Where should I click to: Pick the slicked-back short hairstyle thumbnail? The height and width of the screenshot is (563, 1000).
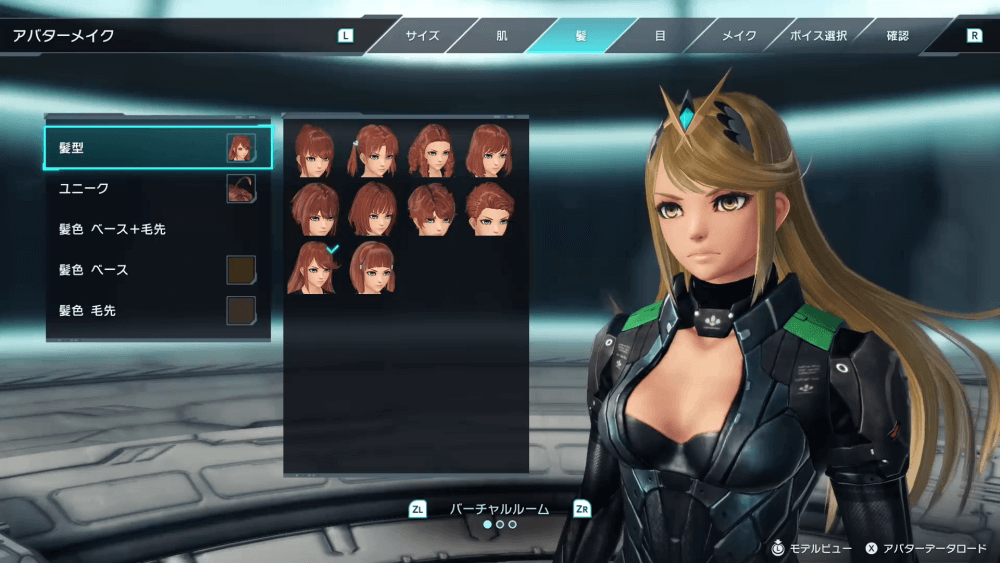489,209
